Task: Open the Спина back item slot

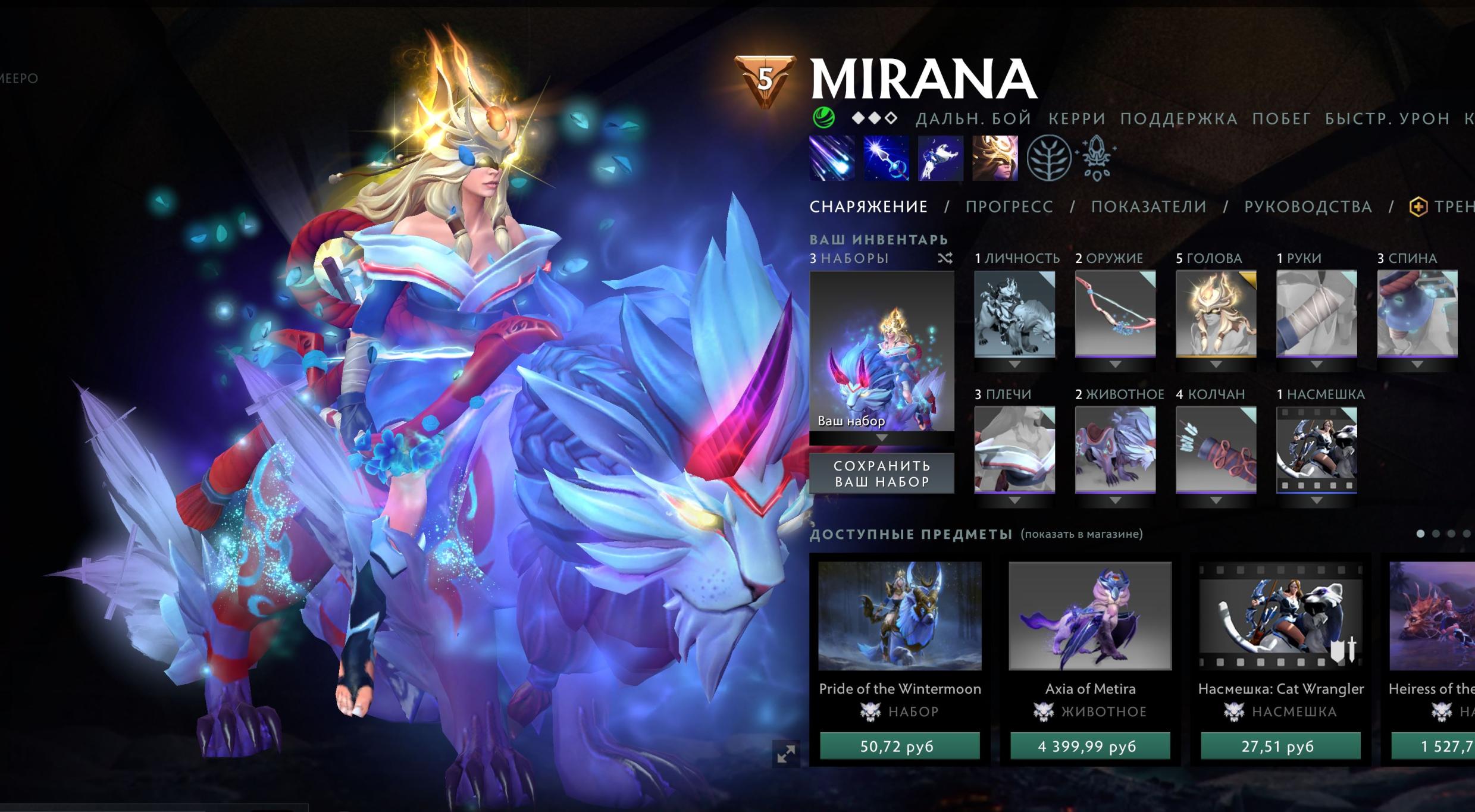Action: pos(1417,314)
